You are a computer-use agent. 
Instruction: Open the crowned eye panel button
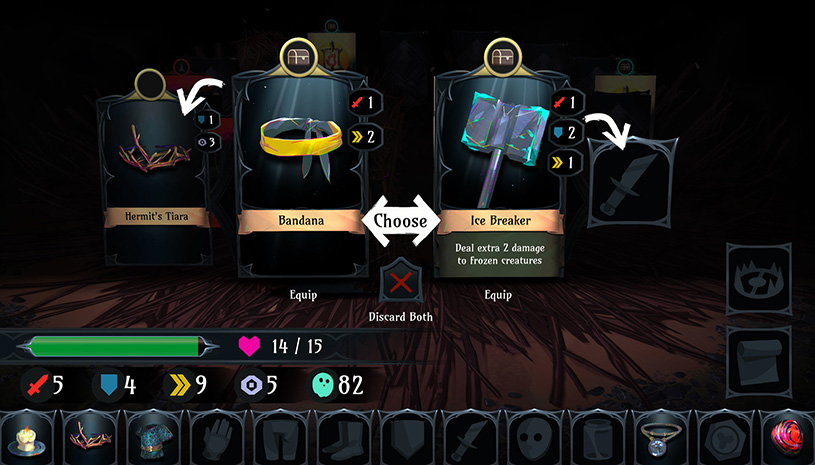click(755, 277)
